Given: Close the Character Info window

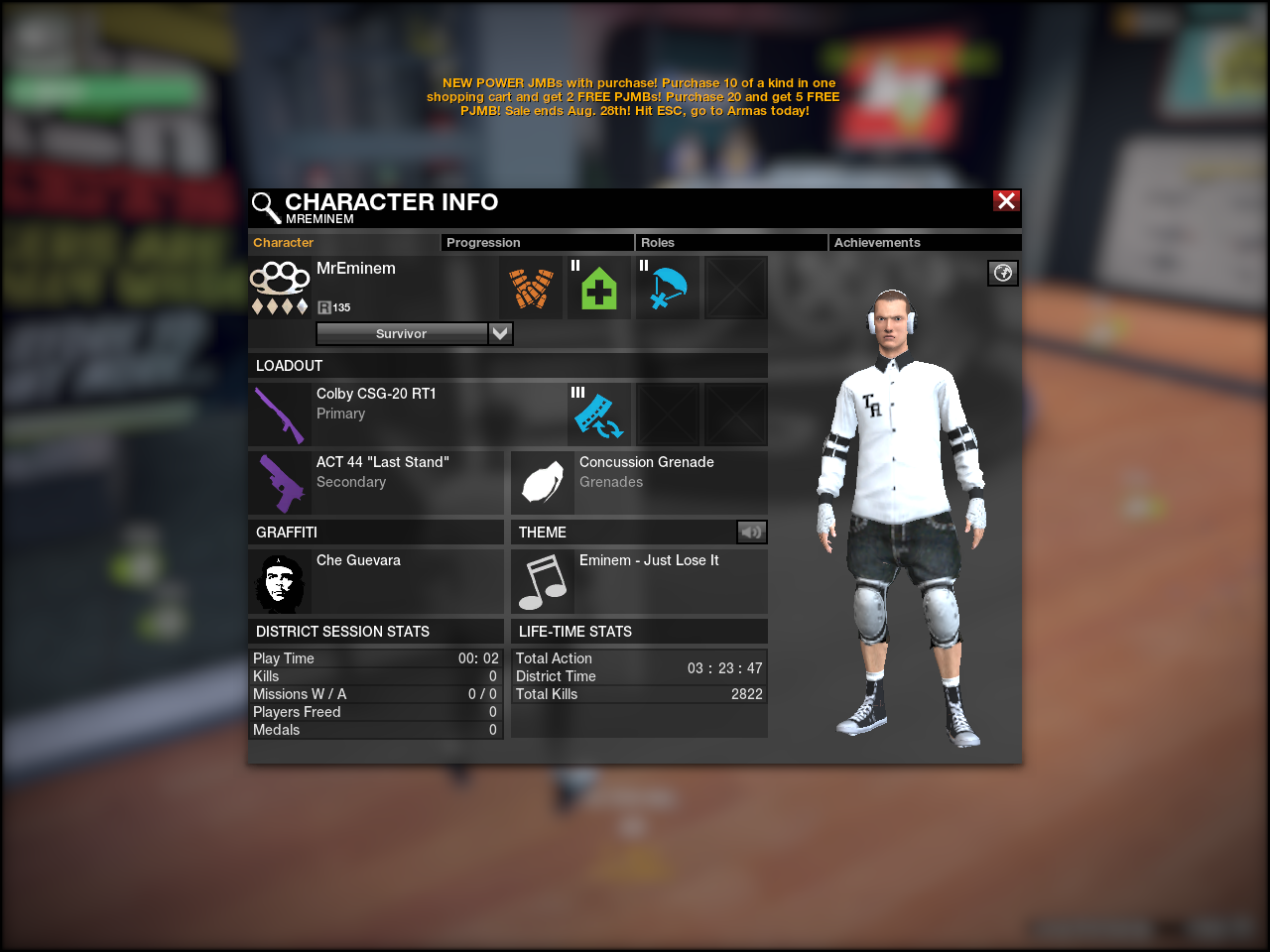Looking at the screenshot, I should (1006, 201).
